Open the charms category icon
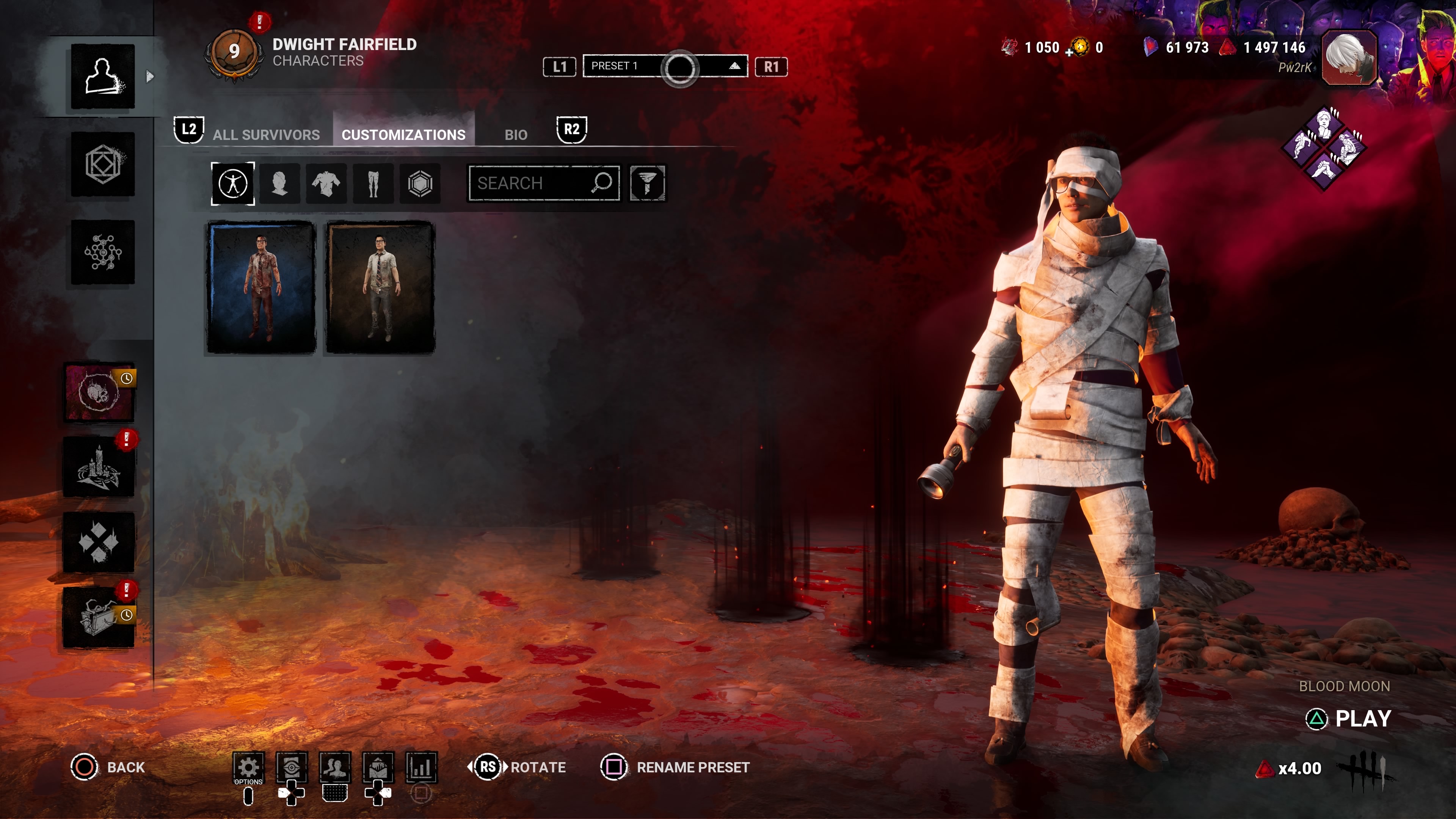 pos(420,183)
